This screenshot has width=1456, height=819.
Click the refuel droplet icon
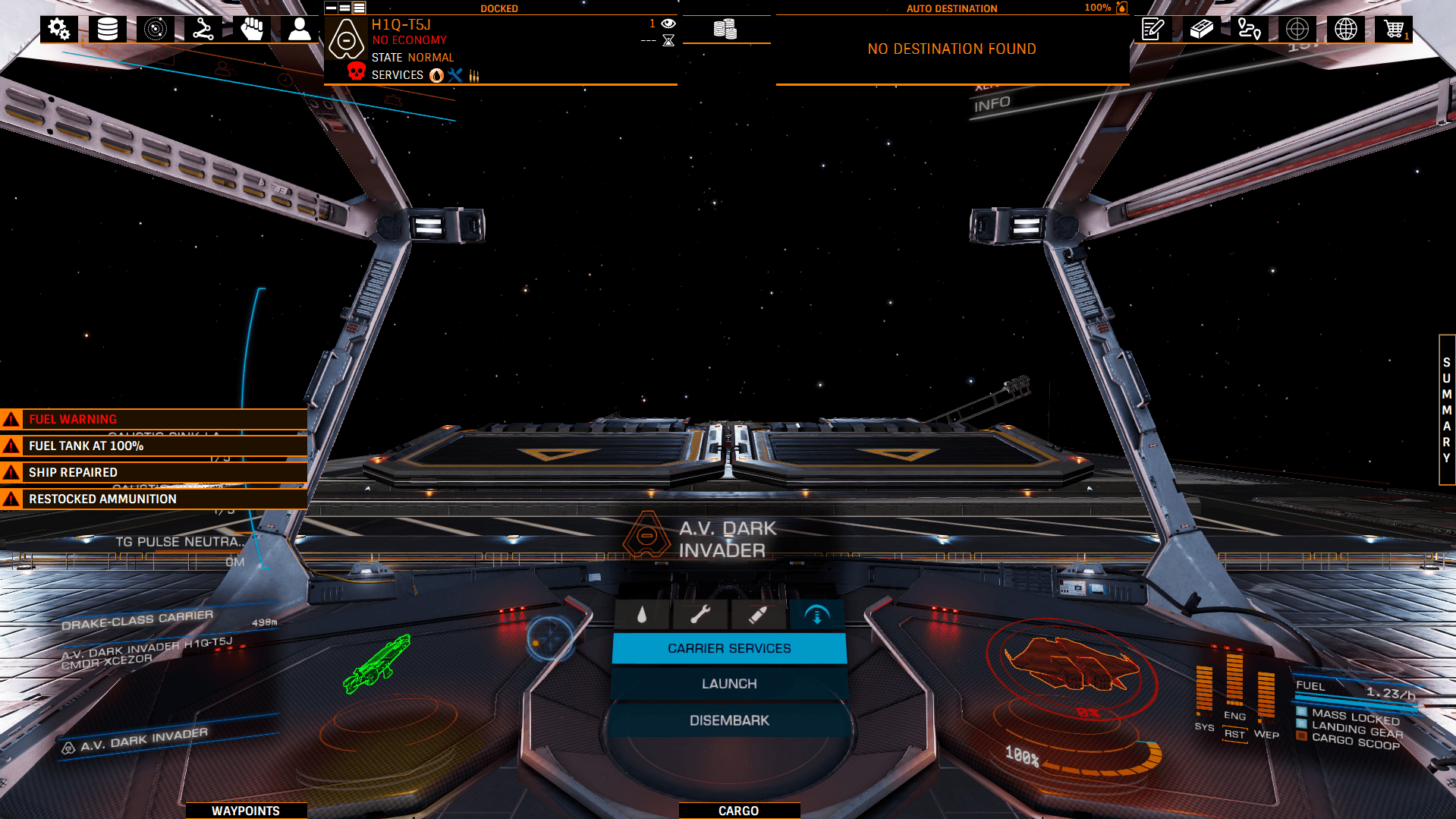[642, 615]
